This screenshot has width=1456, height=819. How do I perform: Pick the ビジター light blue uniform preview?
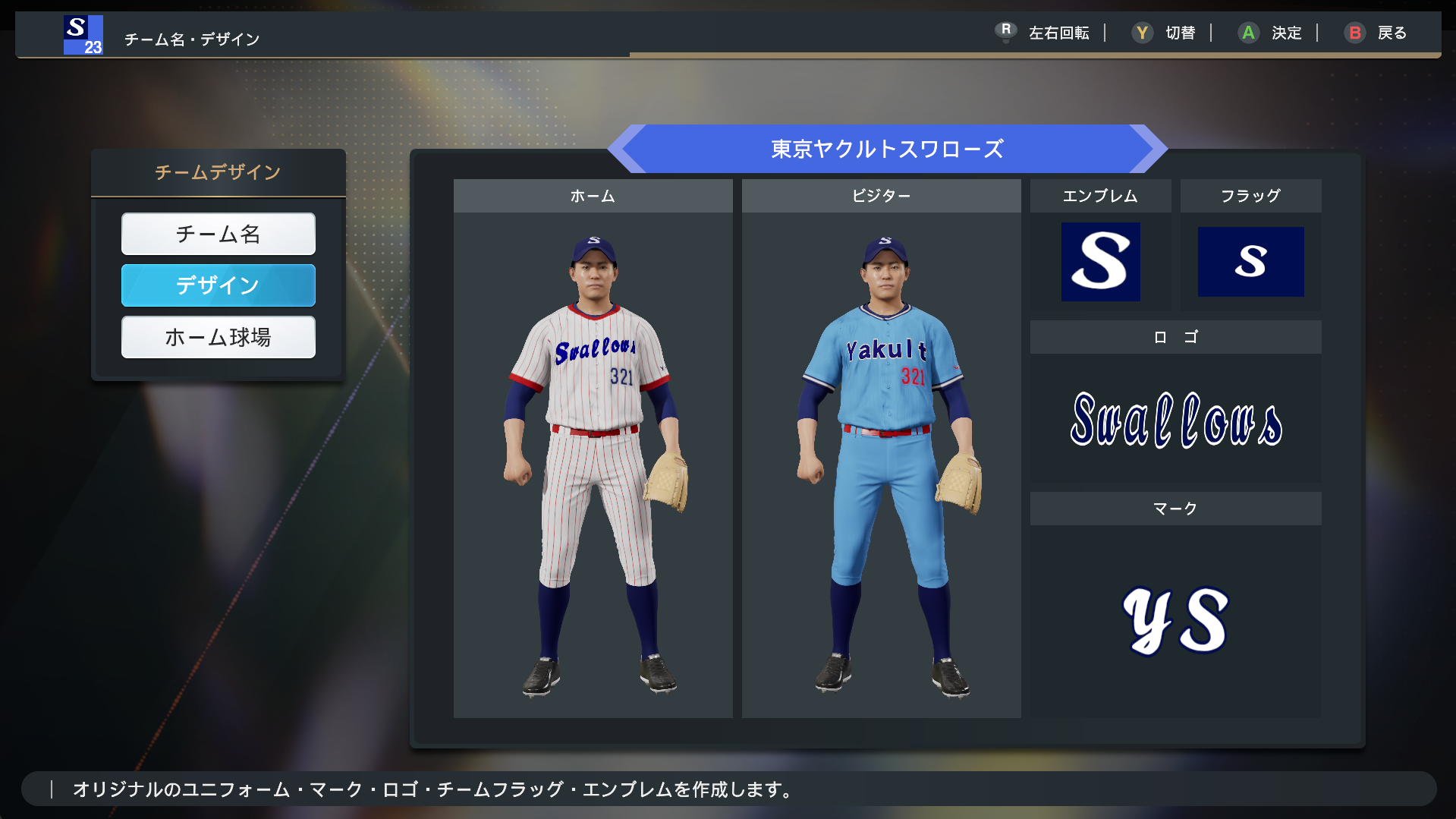[881, 463]
